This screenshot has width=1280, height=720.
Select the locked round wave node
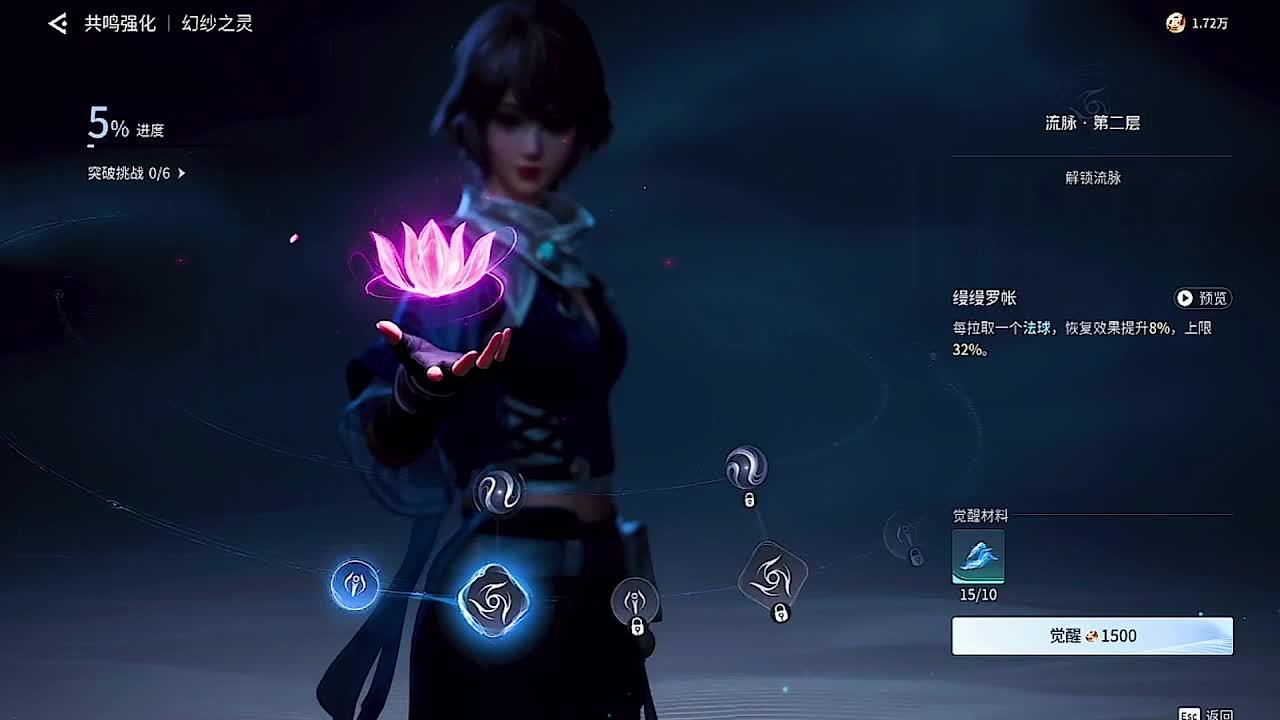click(x=746, y=468)
